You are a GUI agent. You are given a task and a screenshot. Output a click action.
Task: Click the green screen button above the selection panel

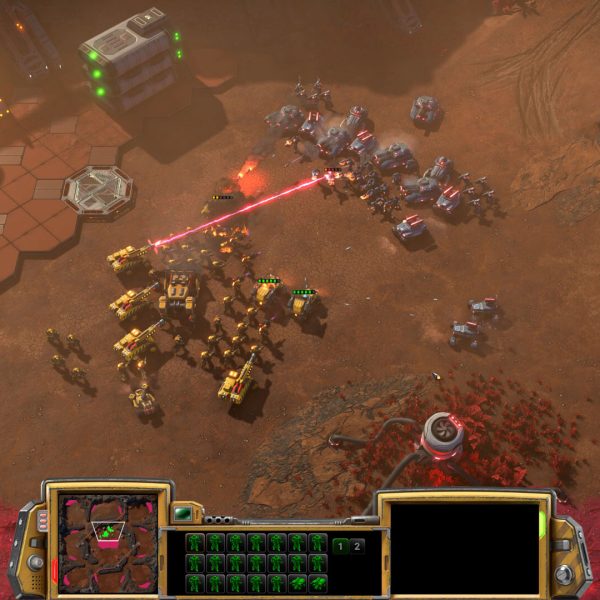[182, 514]
